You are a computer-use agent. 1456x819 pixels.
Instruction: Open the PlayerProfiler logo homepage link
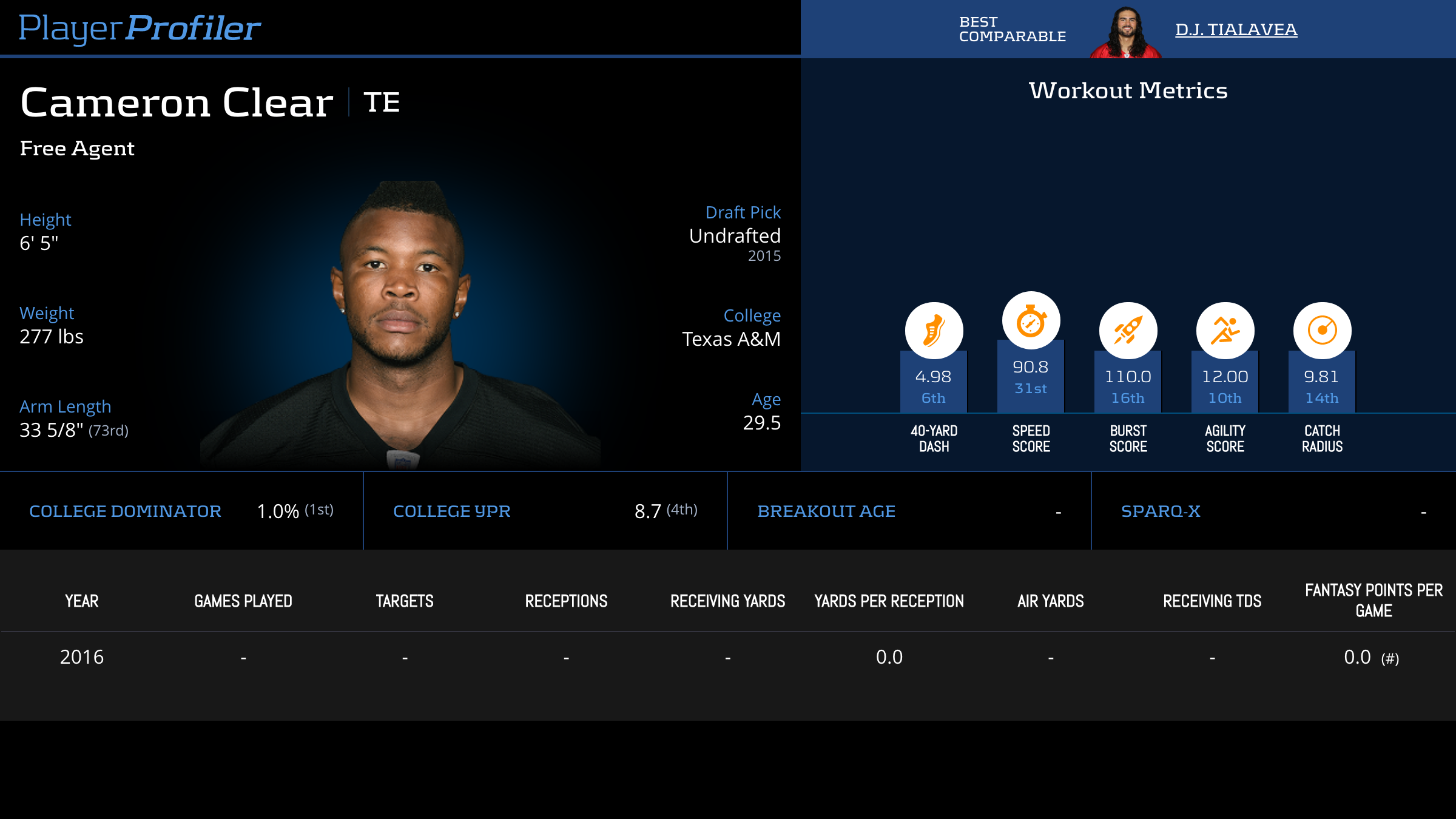(140, 28)
